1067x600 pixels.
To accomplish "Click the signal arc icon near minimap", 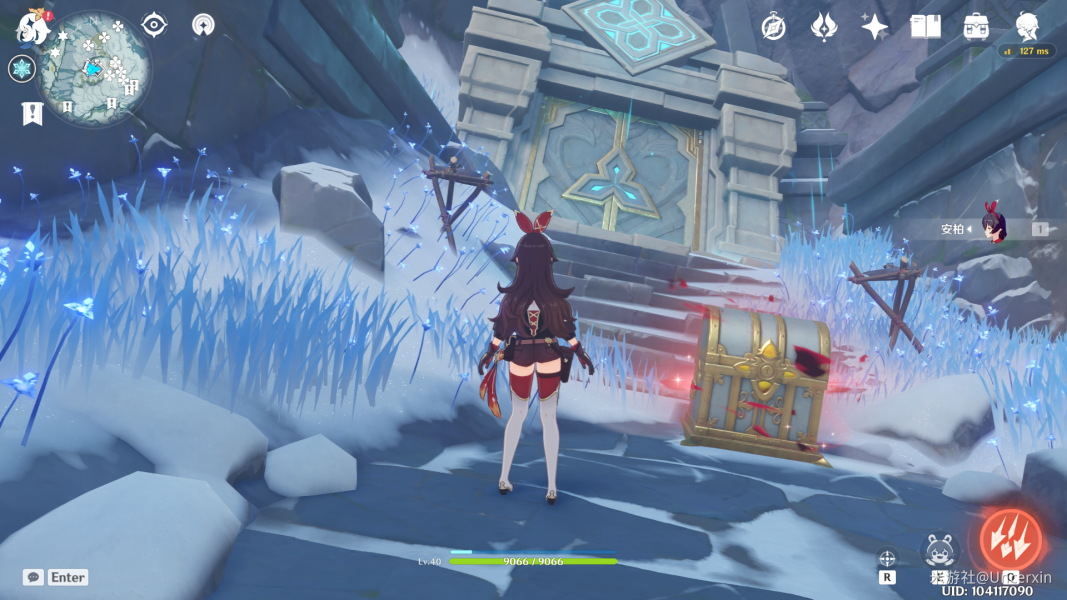I will tap(203, 24).
